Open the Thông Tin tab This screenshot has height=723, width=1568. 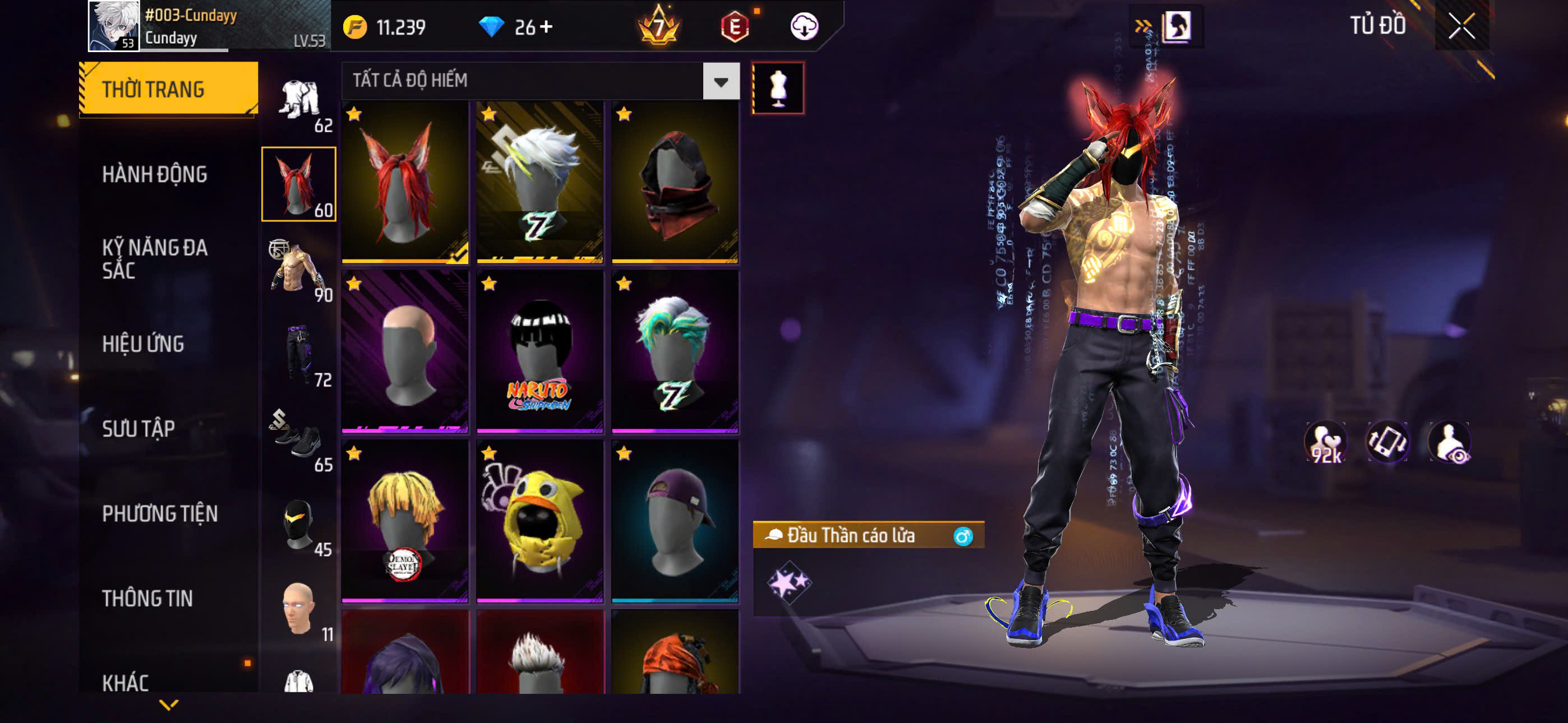pos(147,598)
